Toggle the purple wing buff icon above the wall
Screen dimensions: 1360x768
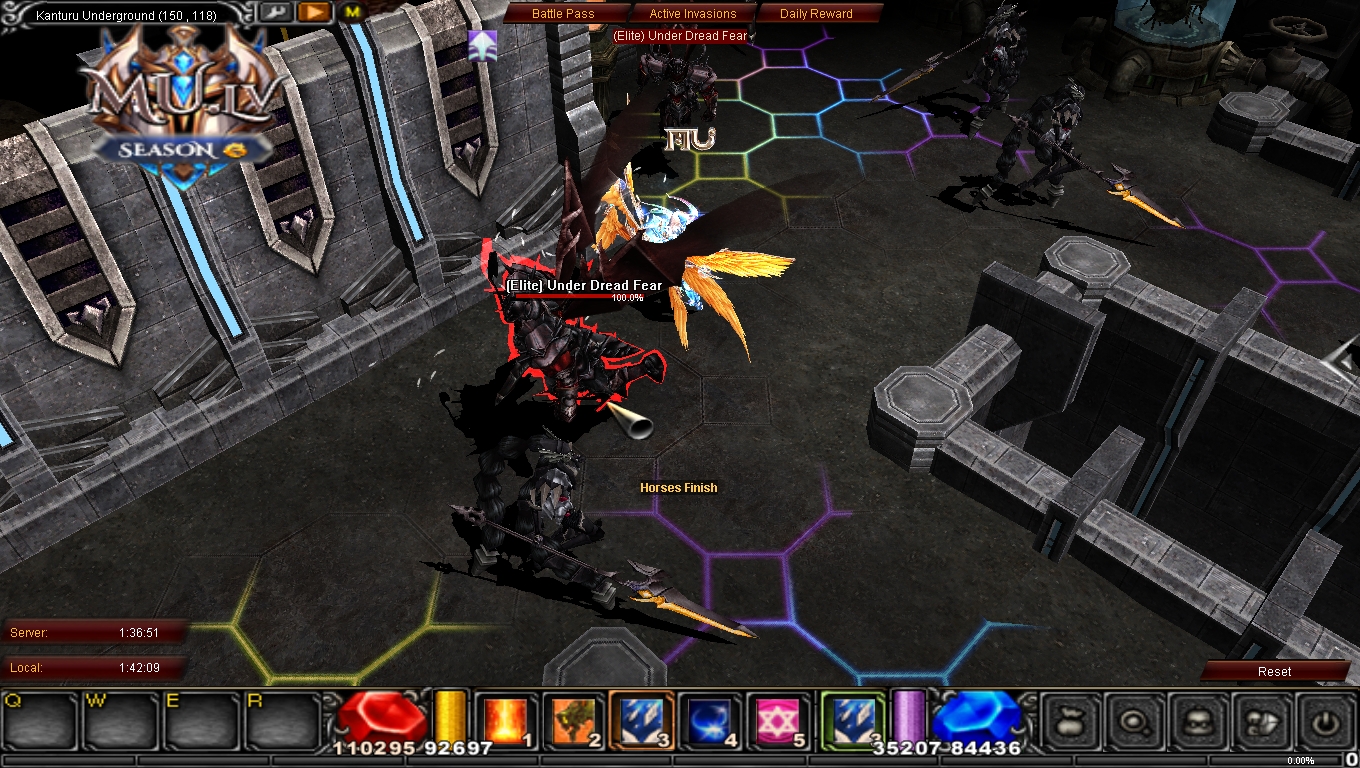coord(482,44)
